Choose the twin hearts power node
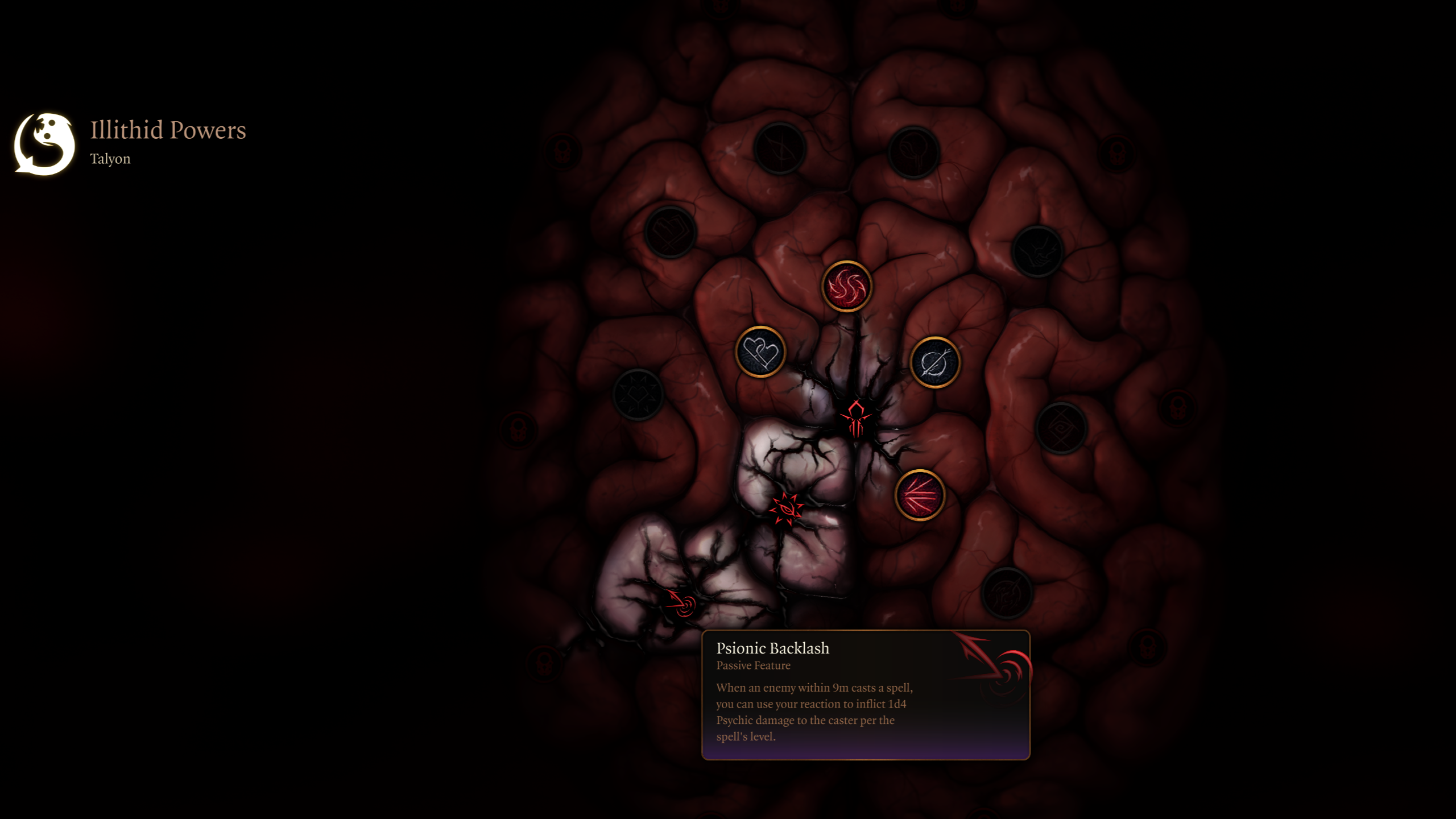This screenshot has width=1456, height=819. [760, 352]
